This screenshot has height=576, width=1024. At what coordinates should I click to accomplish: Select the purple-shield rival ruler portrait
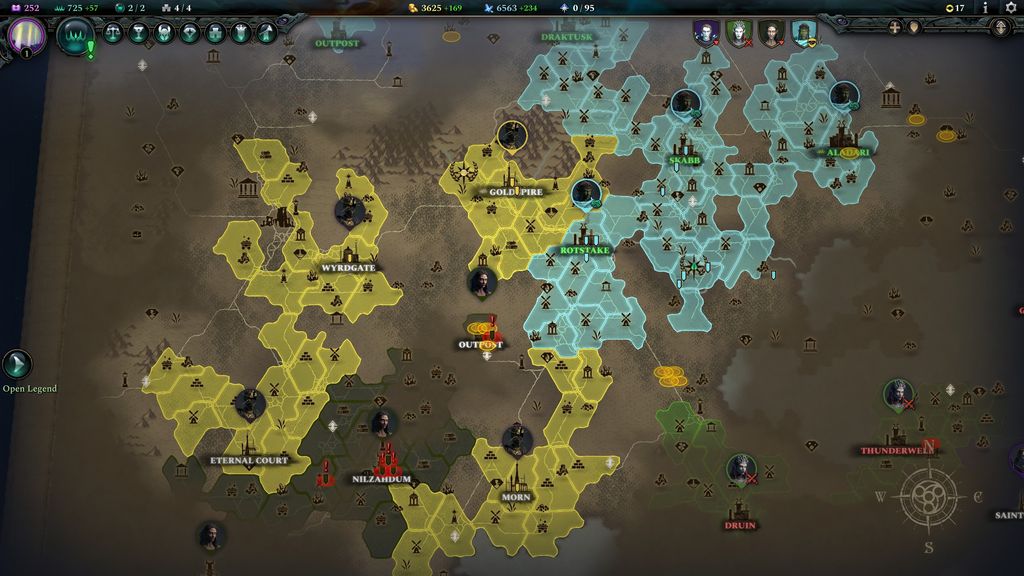click(x=707, y=33)
